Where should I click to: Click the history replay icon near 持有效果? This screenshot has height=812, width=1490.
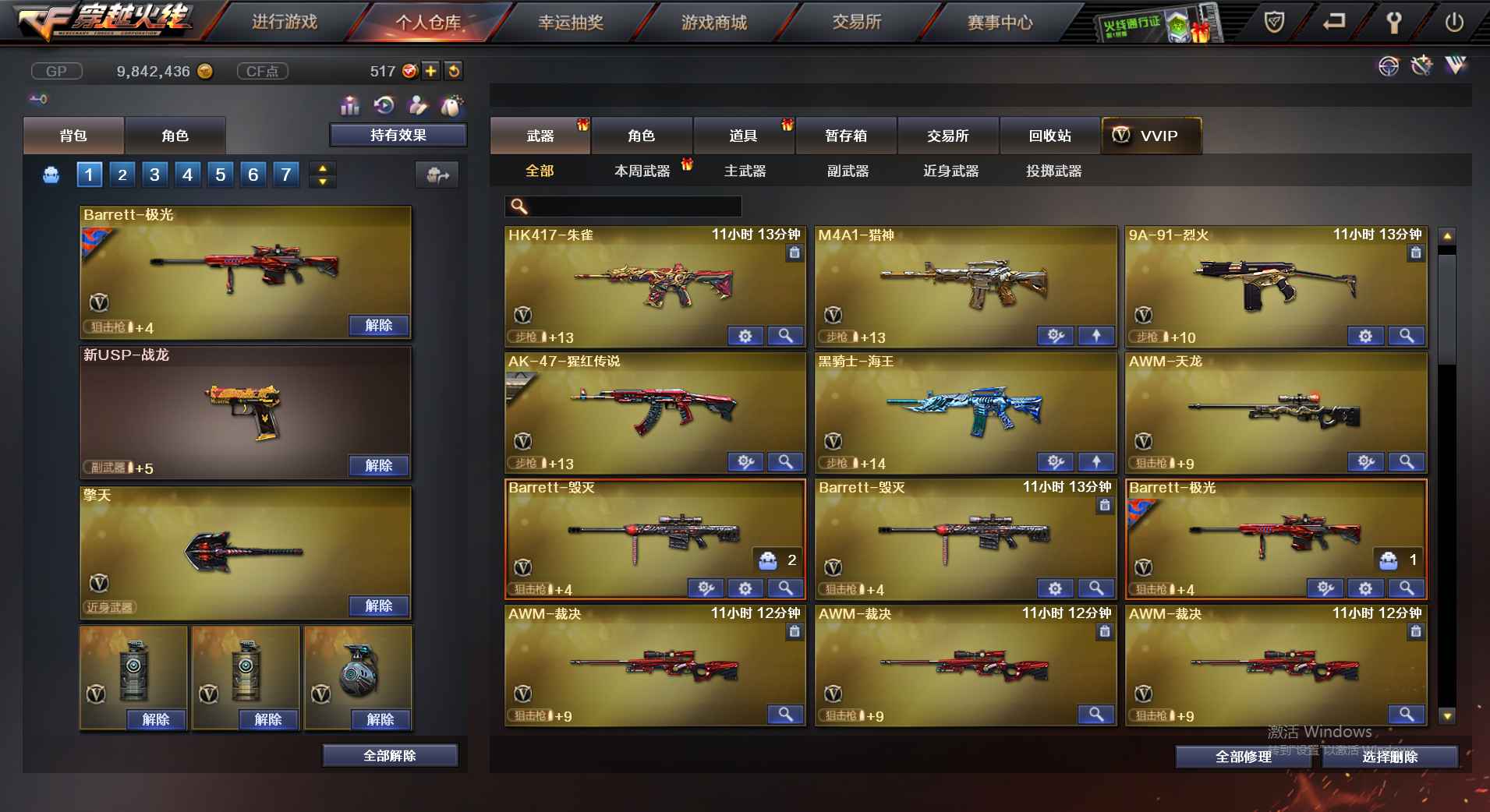[x=384, y=105]
